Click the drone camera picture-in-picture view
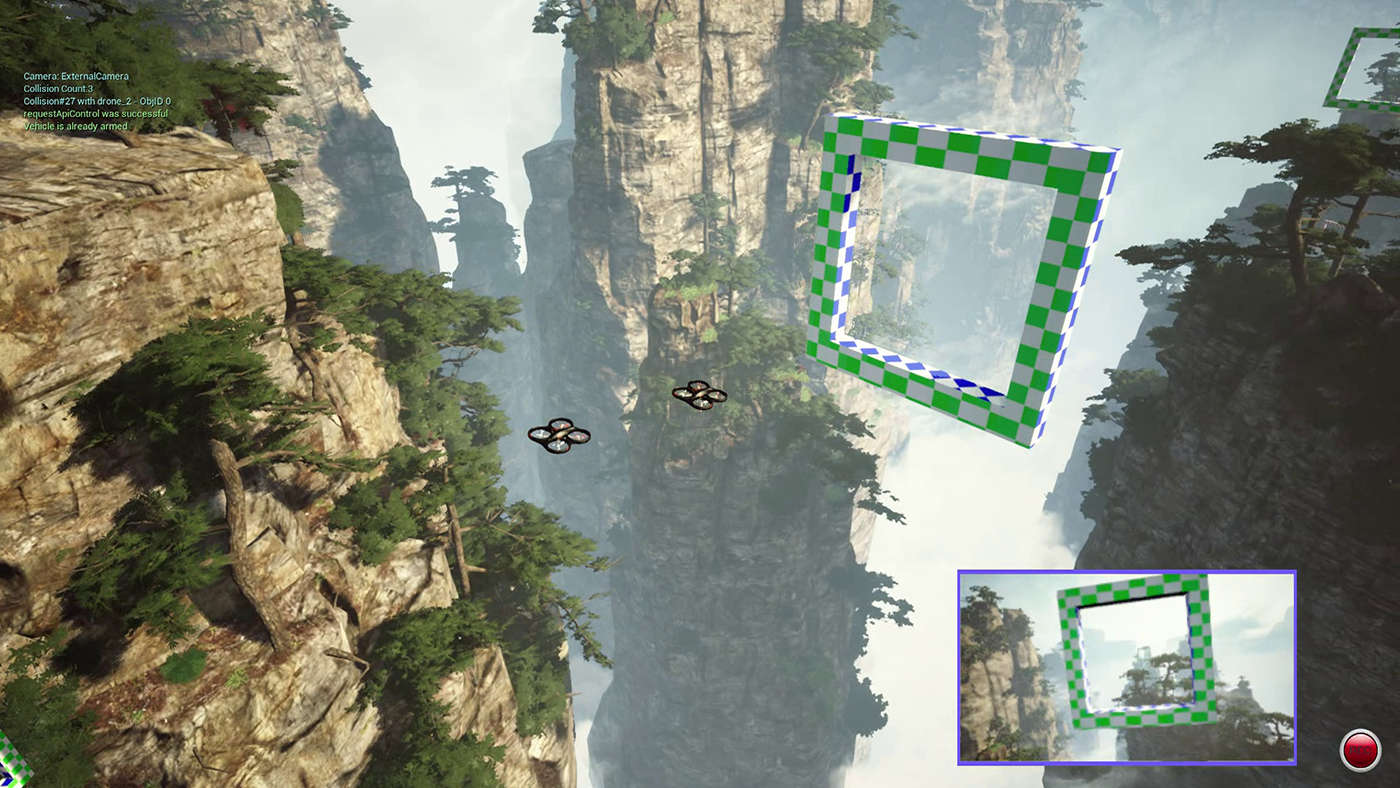 (1127, 667)
